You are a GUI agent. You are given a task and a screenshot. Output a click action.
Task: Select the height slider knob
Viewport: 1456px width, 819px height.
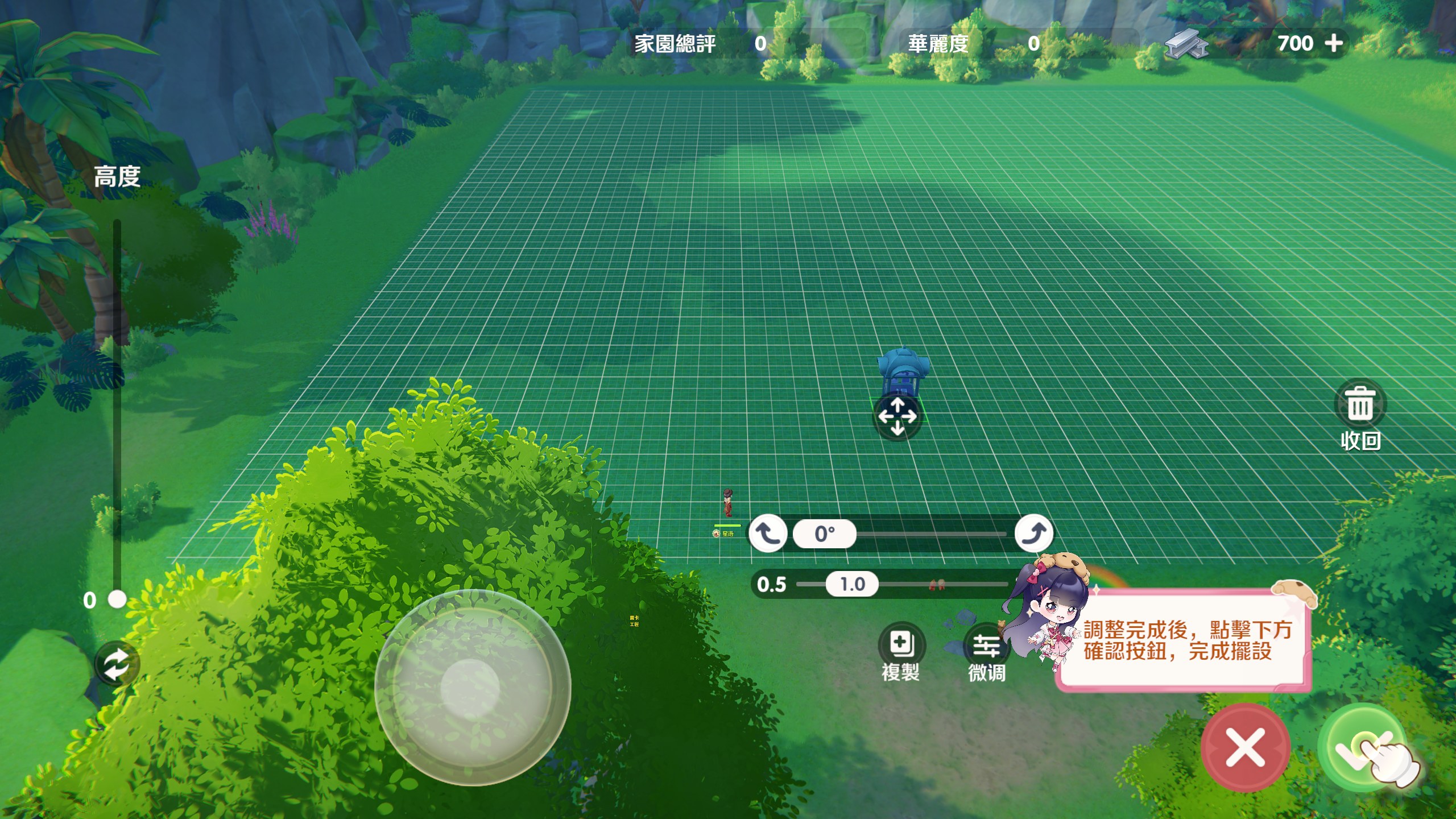117,599
